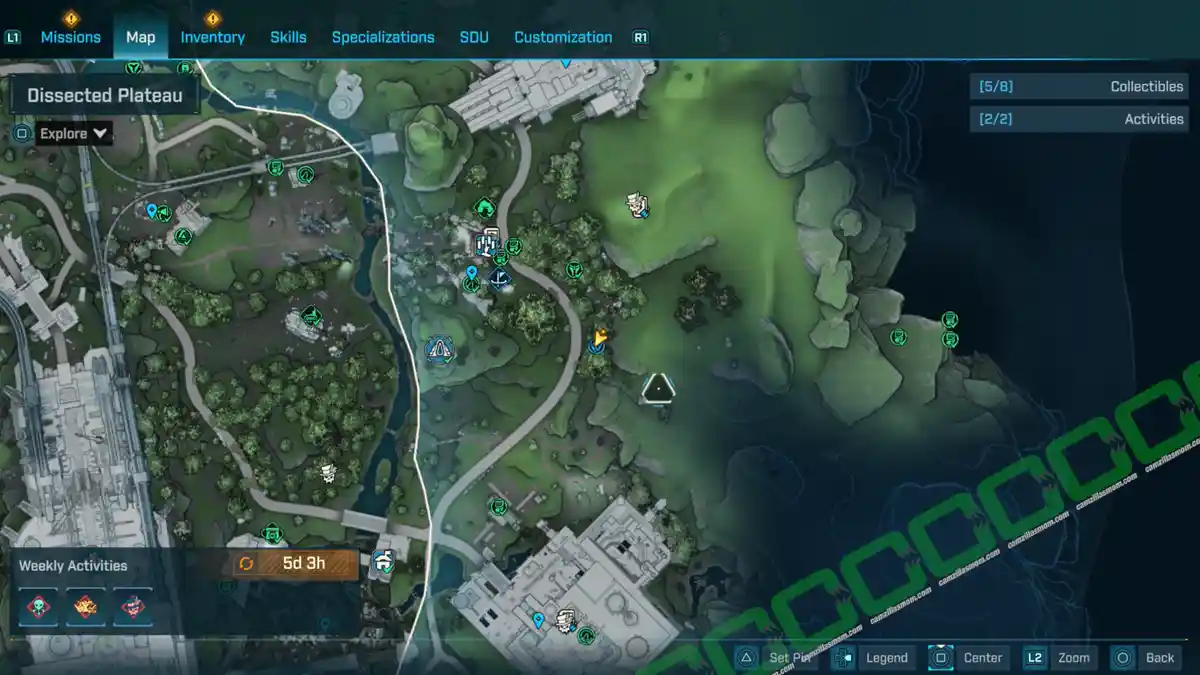Open the Specializations tab
The height and width of the screenshot is (675, 1200).
point(383,37)
